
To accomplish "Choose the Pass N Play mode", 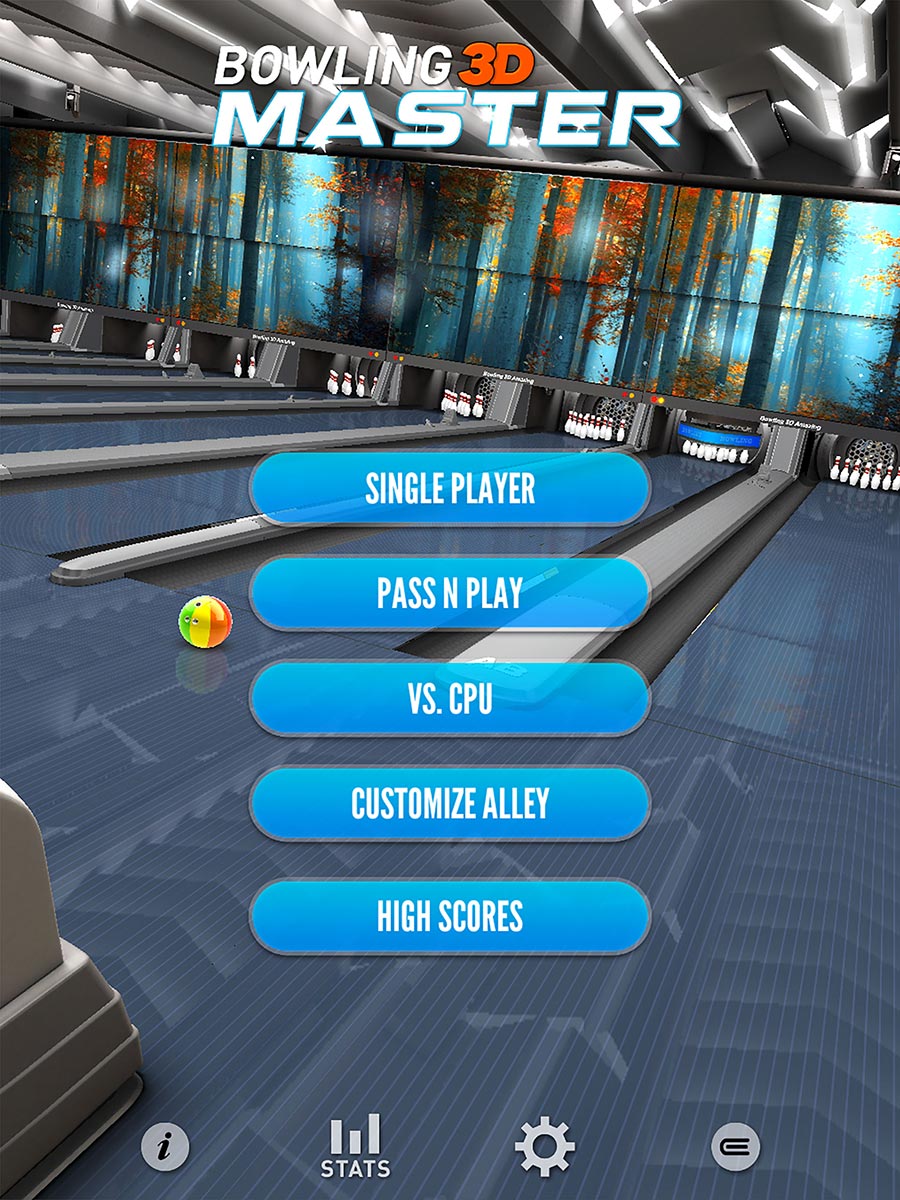I will (x=450, y=594).
